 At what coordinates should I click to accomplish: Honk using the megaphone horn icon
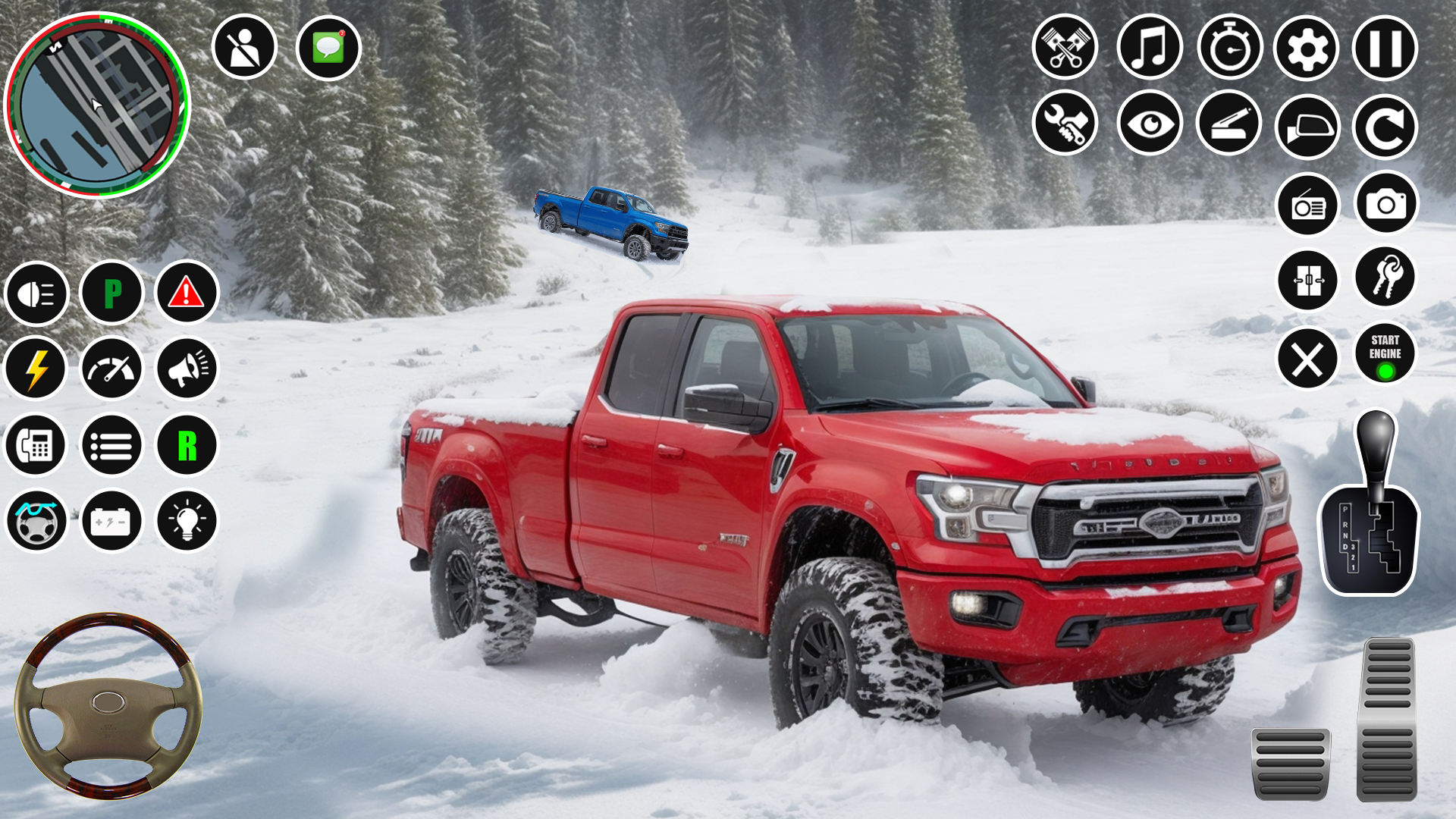click(x=186, y=369)
